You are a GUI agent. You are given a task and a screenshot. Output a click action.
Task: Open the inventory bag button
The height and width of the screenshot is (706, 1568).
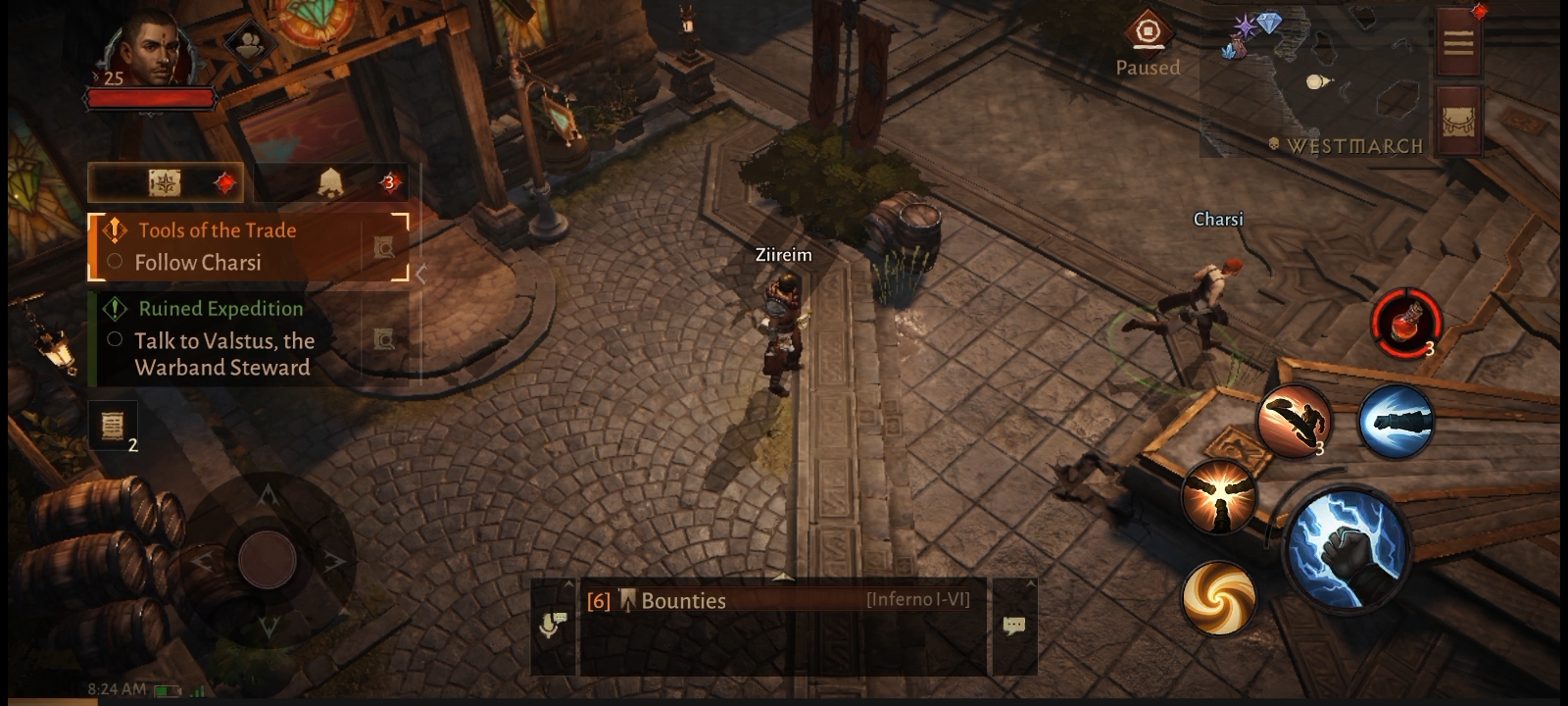[1458, 120]
